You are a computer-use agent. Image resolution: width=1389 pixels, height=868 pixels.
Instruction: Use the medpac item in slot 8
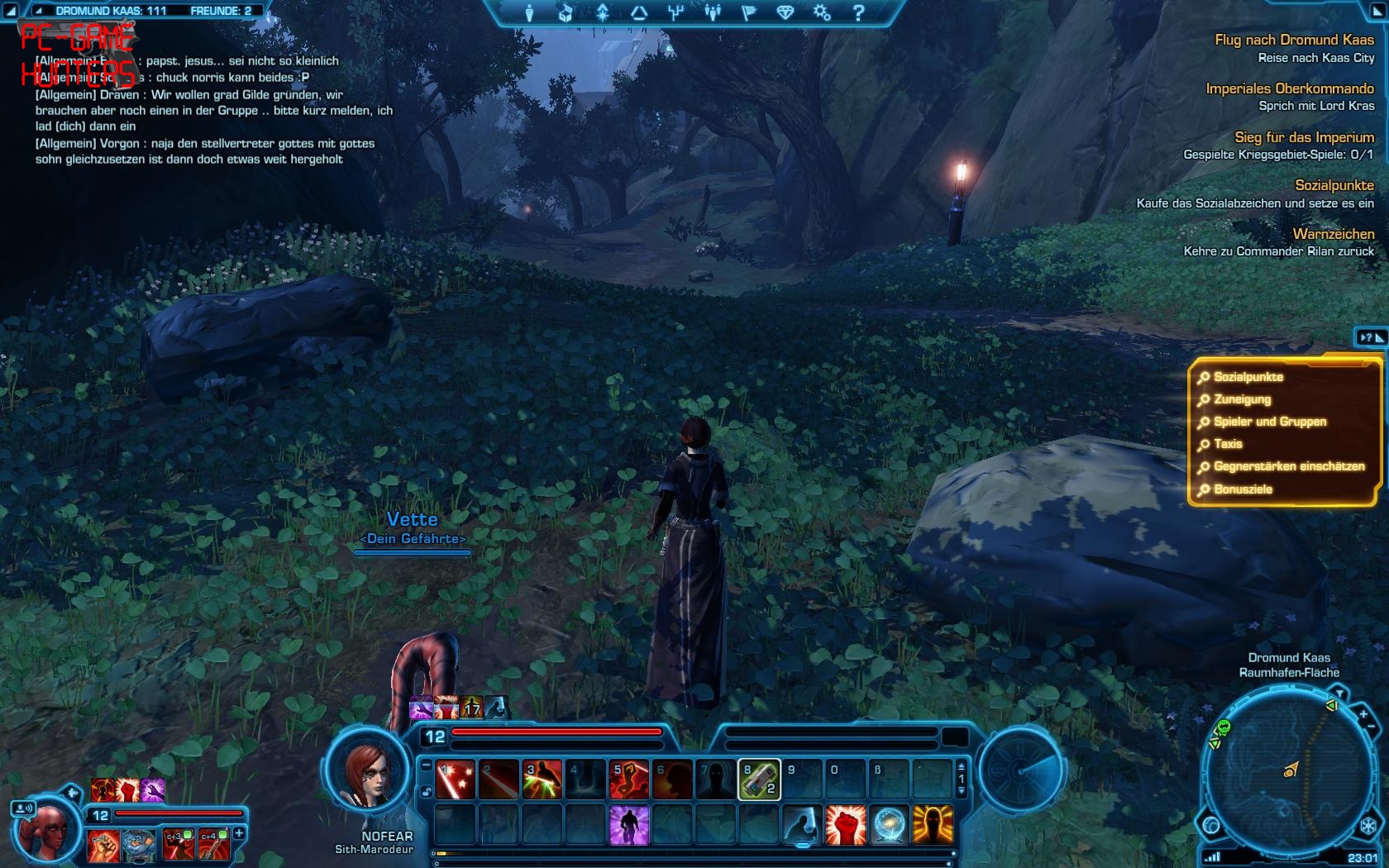[x=758, y=780]
